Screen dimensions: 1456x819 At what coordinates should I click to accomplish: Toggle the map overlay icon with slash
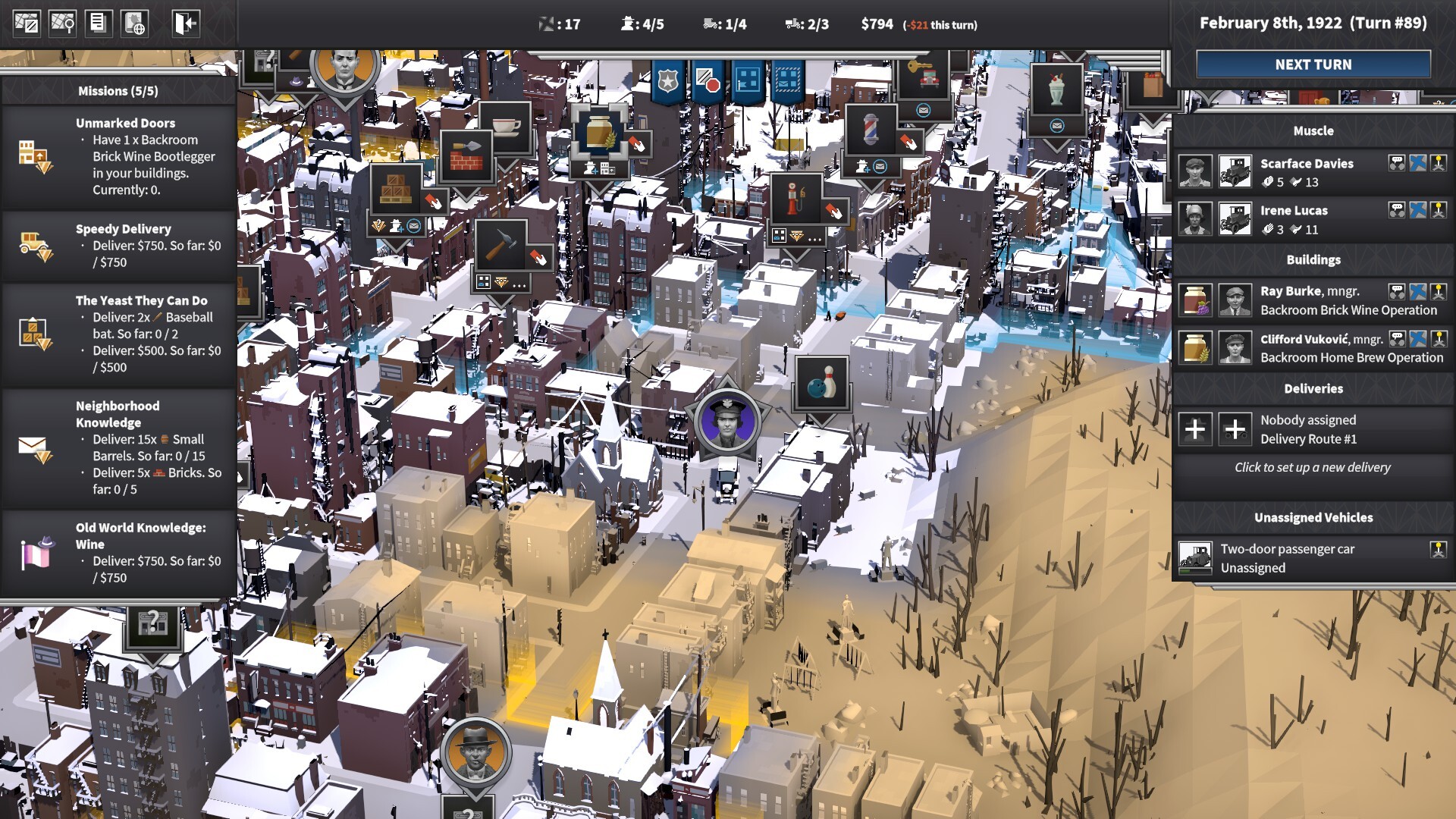pos(27,24)
